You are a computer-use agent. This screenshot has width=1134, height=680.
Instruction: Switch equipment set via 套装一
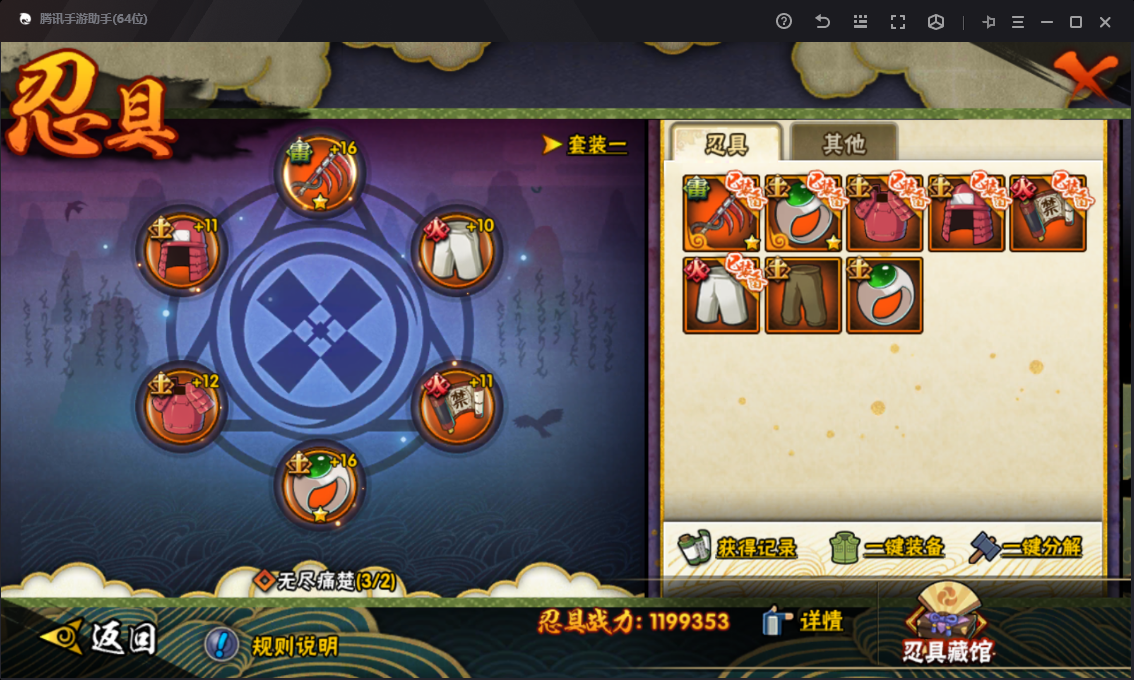(x=586, y=145)
